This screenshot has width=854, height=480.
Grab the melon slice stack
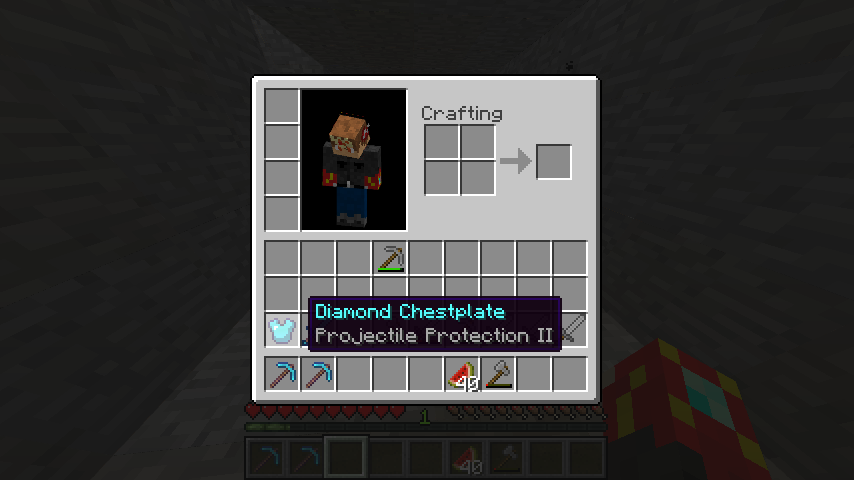[462, 374]
